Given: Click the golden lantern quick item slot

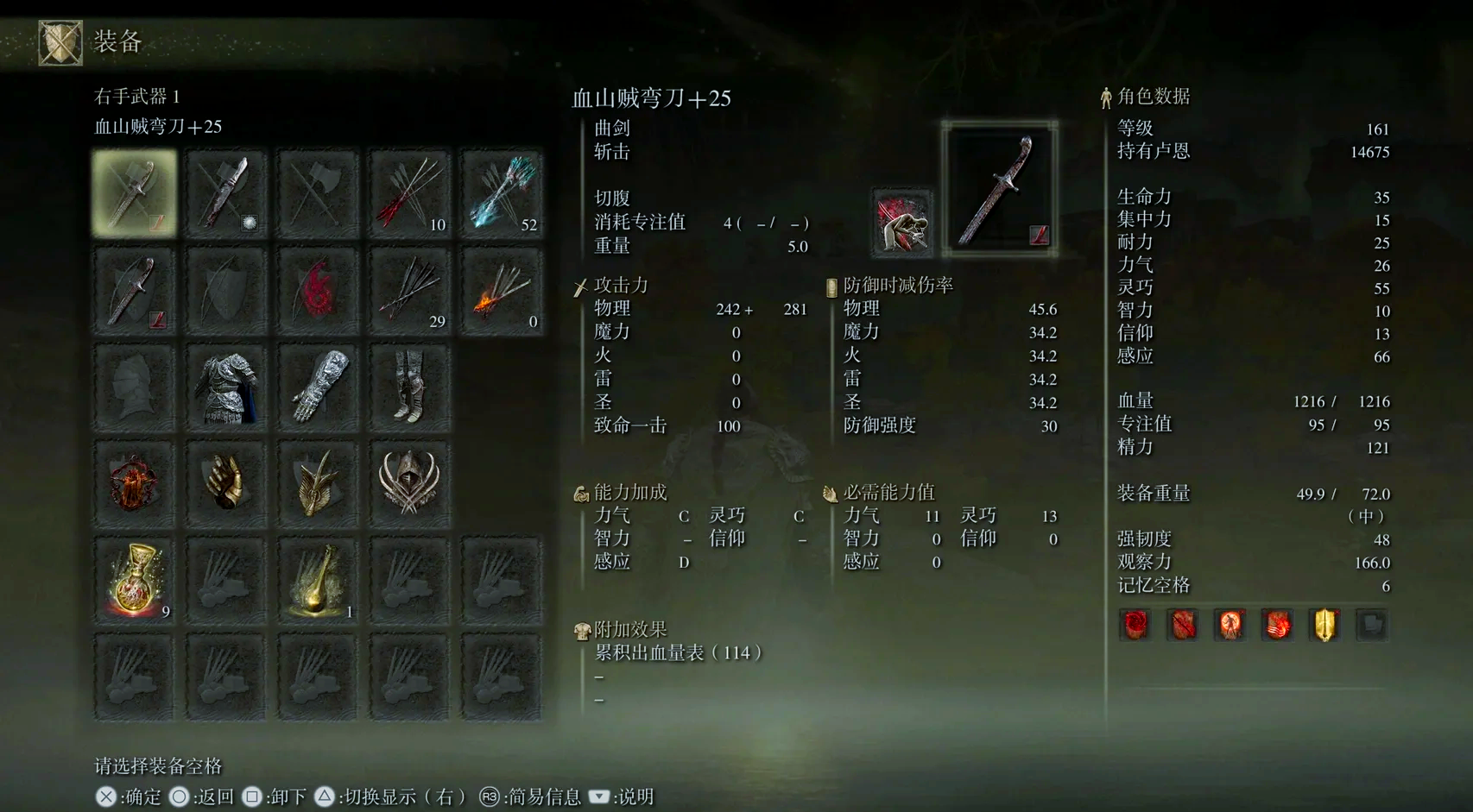Looking at the screenshot, I should pos(317,580).
